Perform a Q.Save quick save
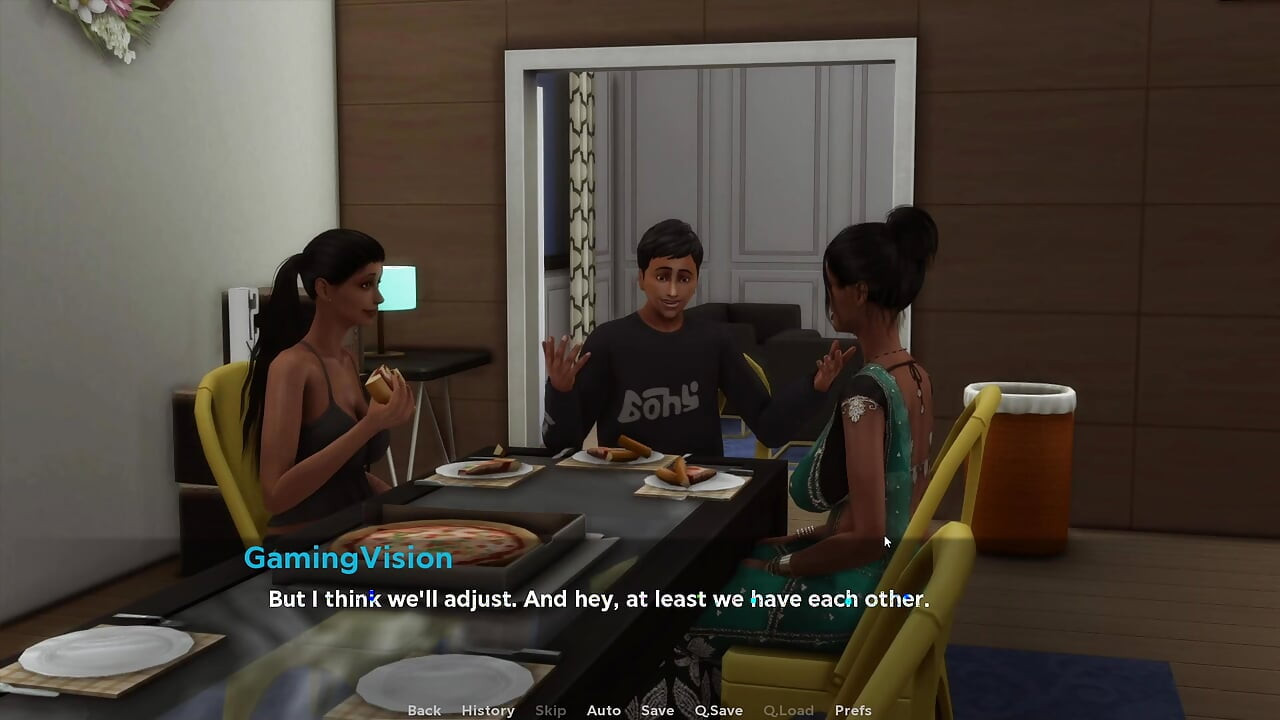 718,710
